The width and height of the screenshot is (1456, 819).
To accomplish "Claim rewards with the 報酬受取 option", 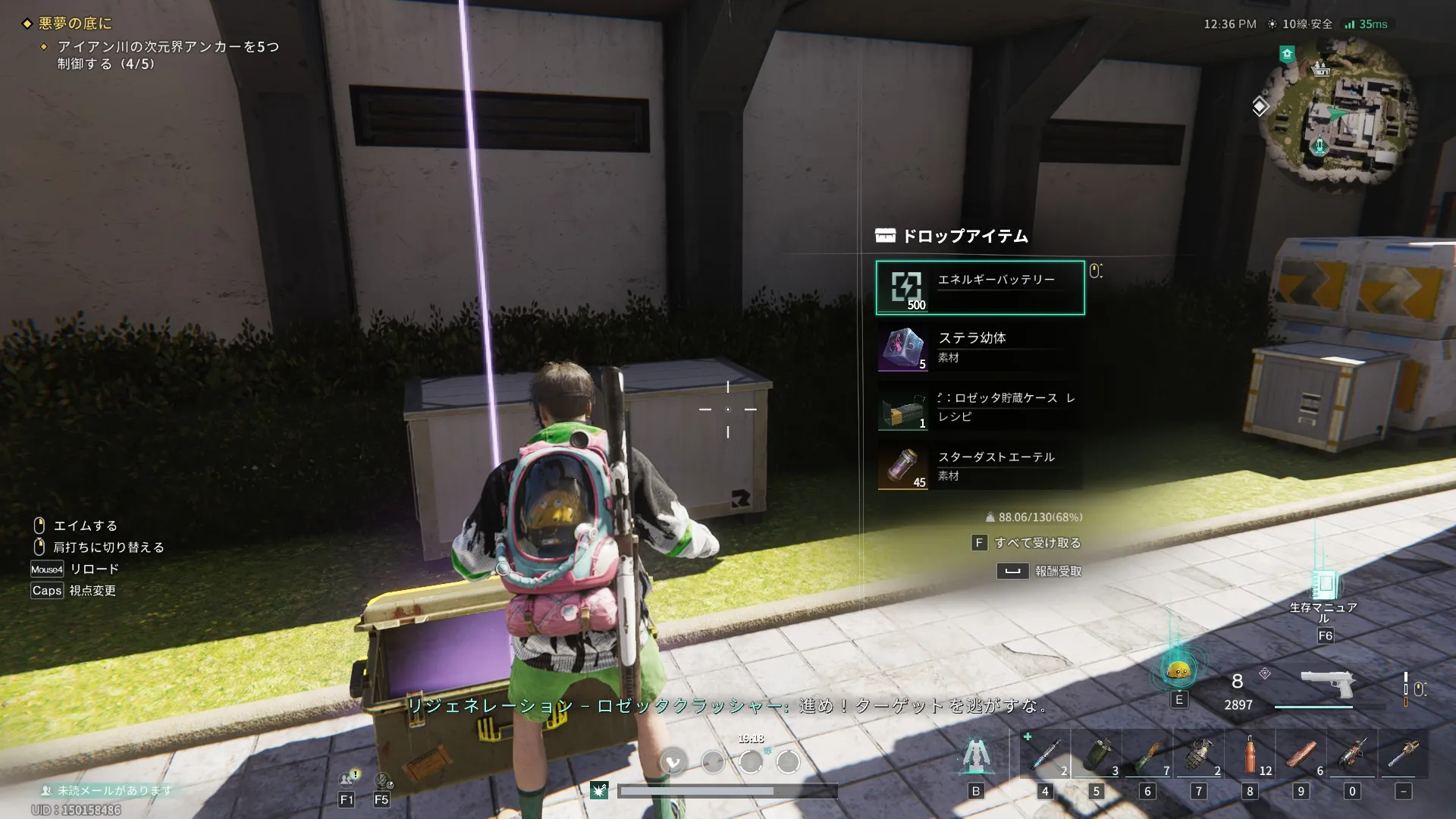I will click(x=1057, y=571).
